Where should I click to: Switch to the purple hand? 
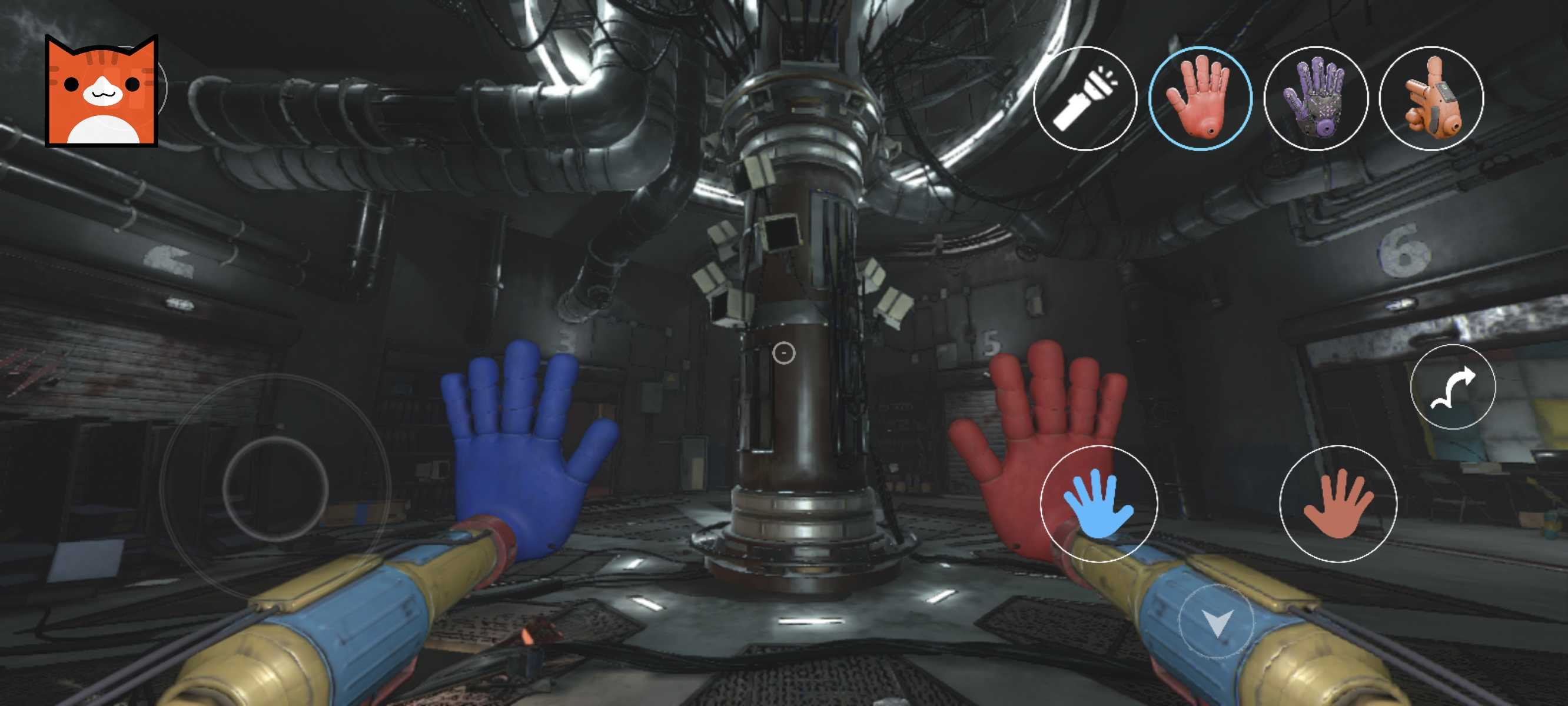(1315, 99)
